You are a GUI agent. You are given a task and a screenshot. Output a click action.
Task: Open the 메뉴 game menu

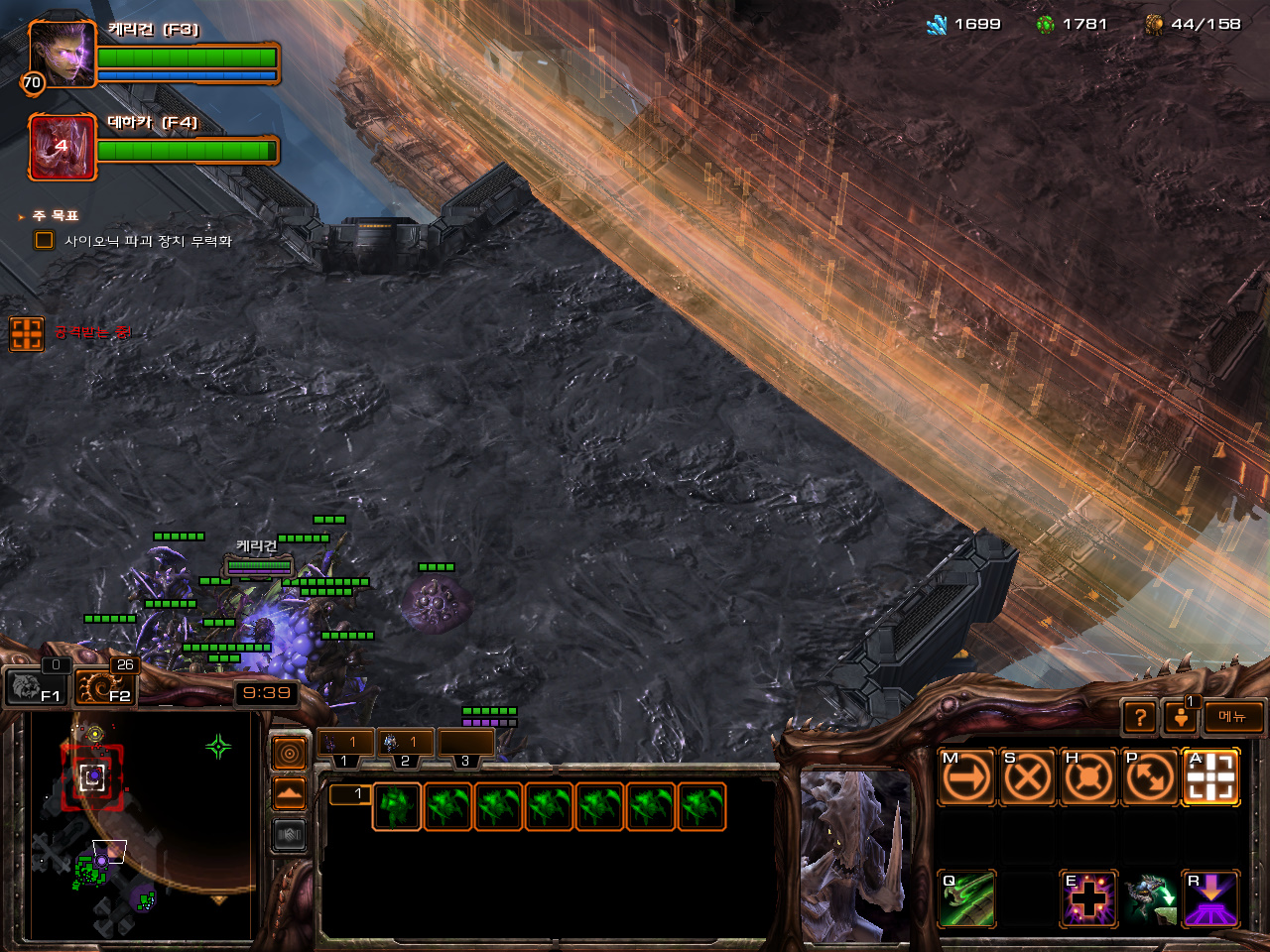[x=1233, y=717]
